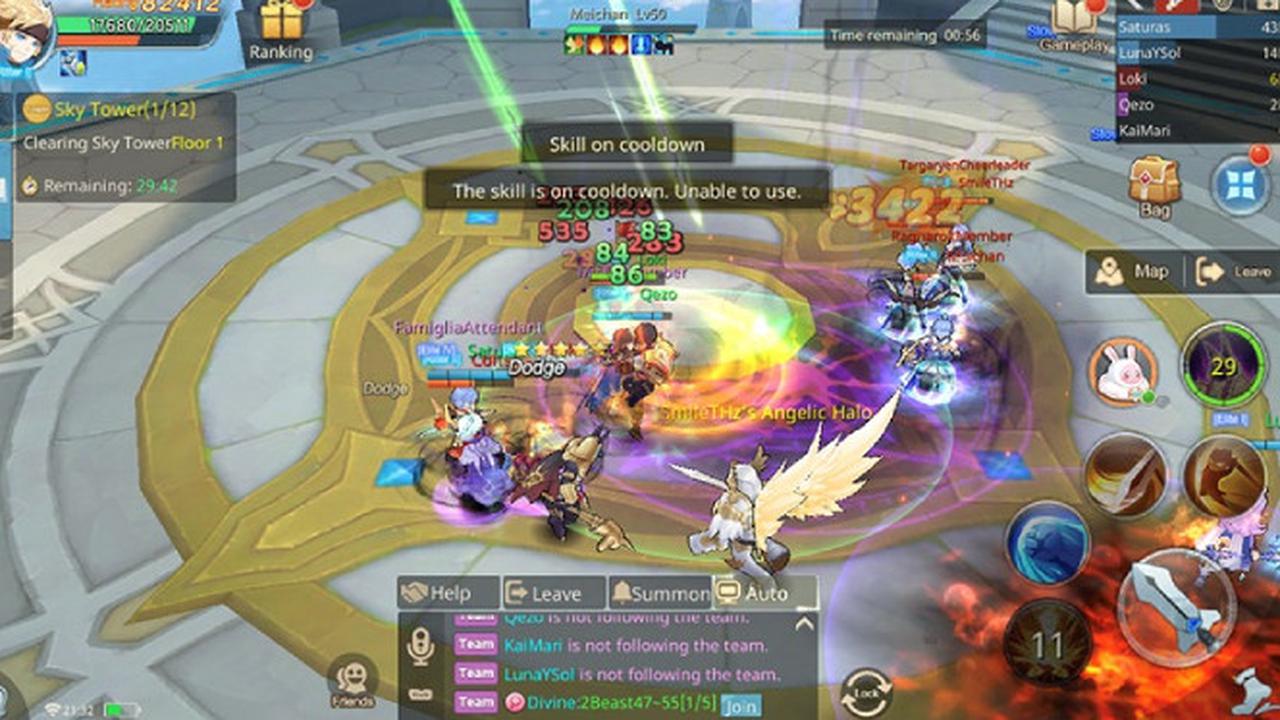Join the Divine Beast team invite
Viewport: 1280px width, 720px height.
tap(740, 705)
